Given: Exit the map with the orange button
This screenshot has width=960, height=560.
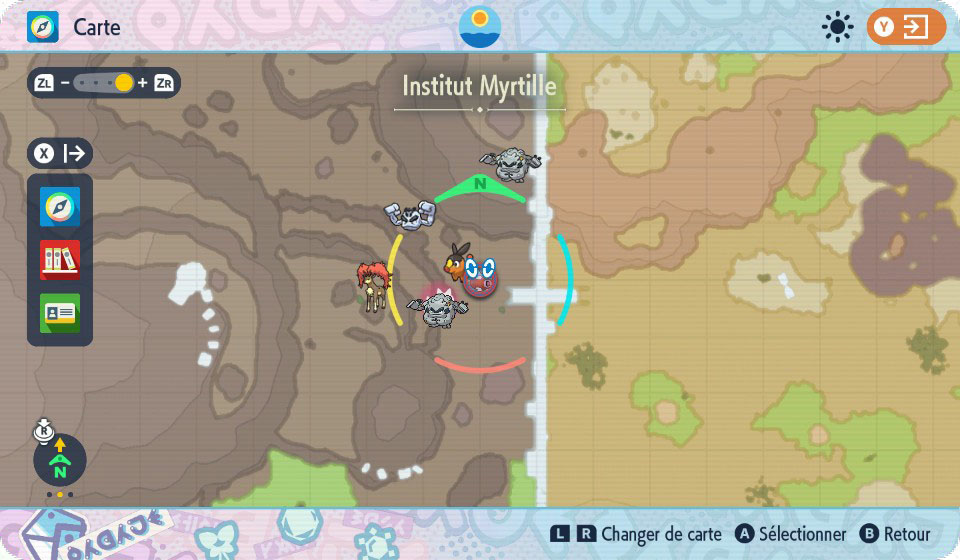Looking at the screenshot, I should [x=906, y=27].
